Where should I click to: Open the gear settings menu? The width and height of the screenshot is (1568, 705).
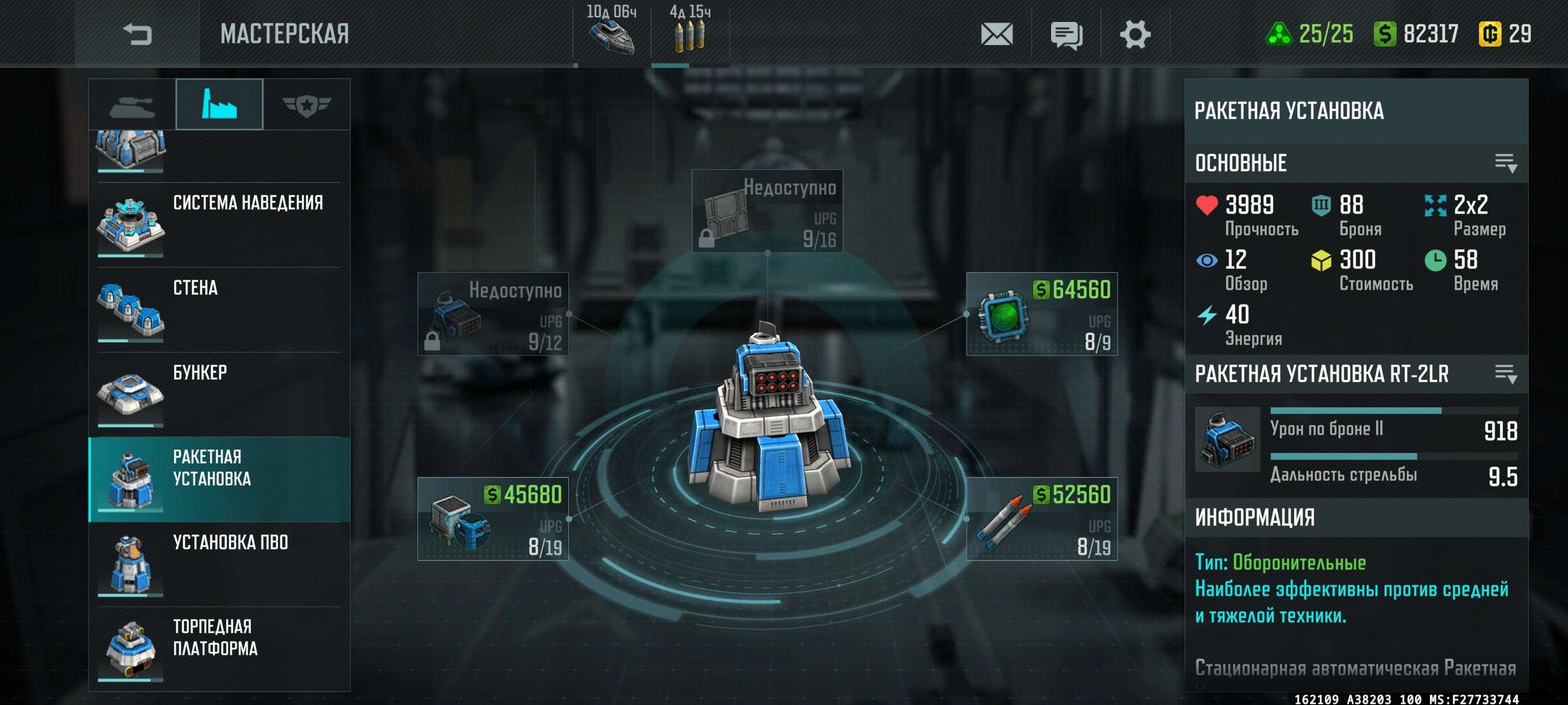coord(1134,35)
